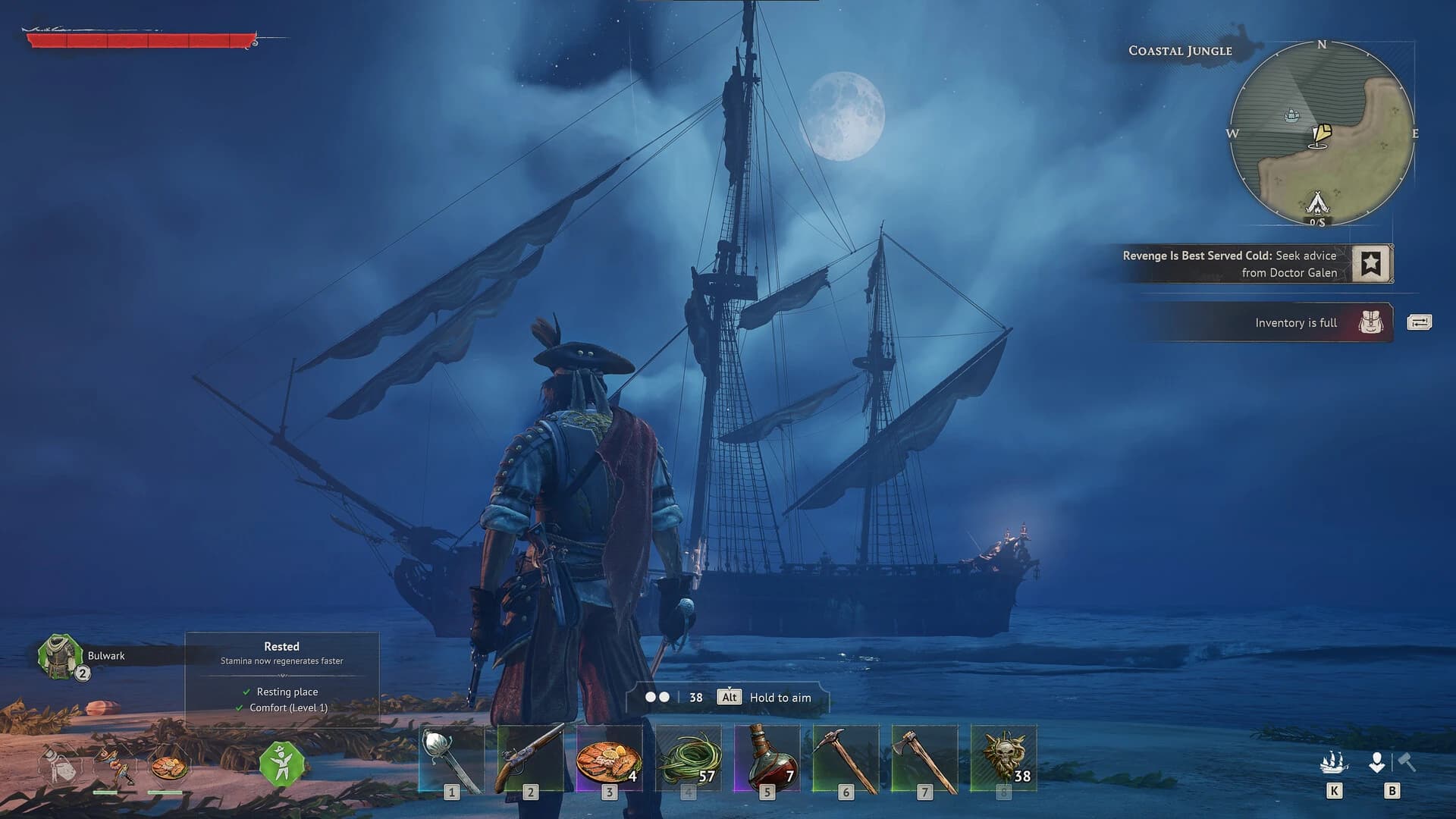Screen dimensions: 1456x819
Task: Select the rum bottle in slot 5
Action: [767, 758]
